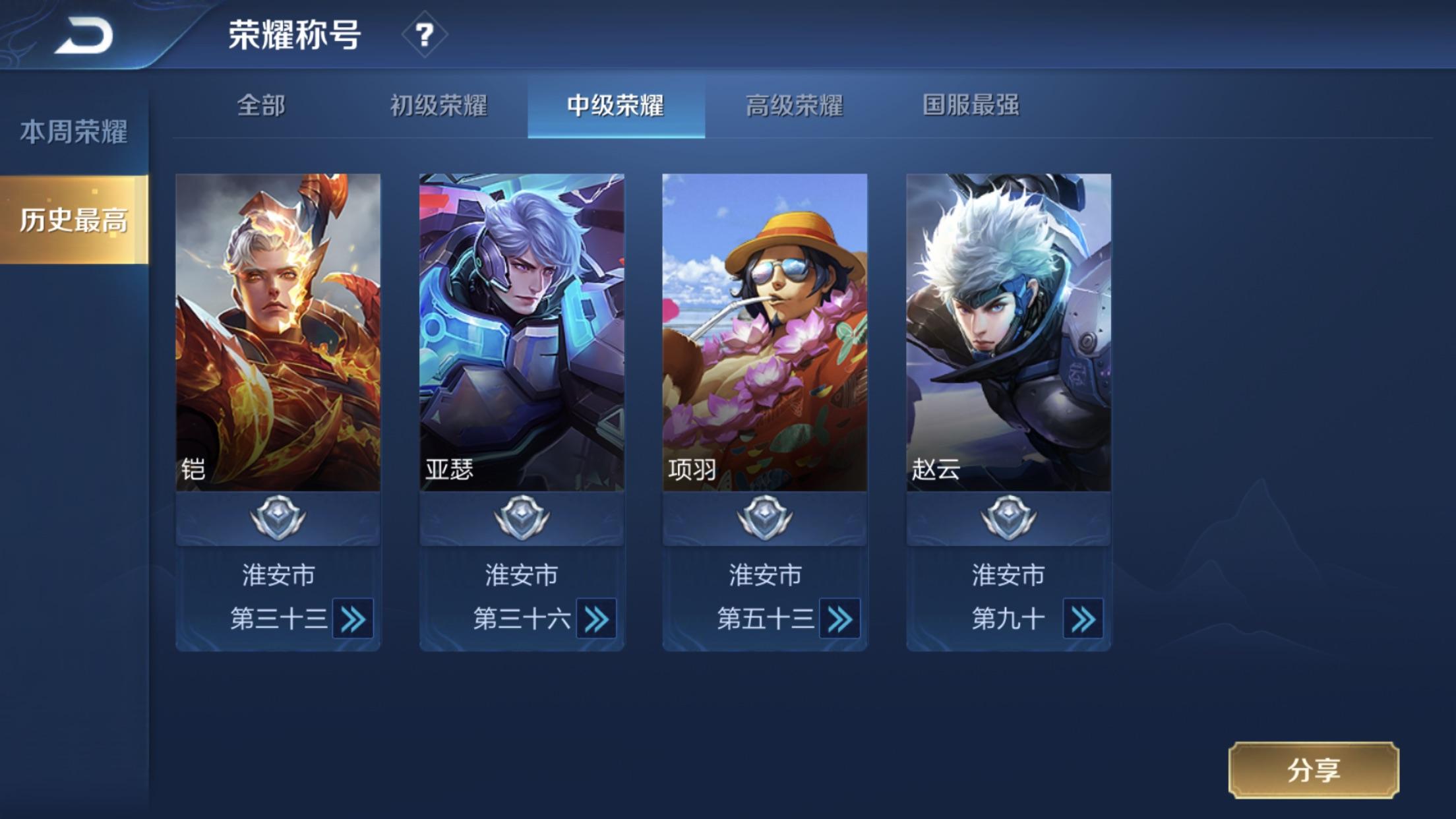
Task: Choose 本周荣耀 in the side menu
Action: click(x=73, y=132)
